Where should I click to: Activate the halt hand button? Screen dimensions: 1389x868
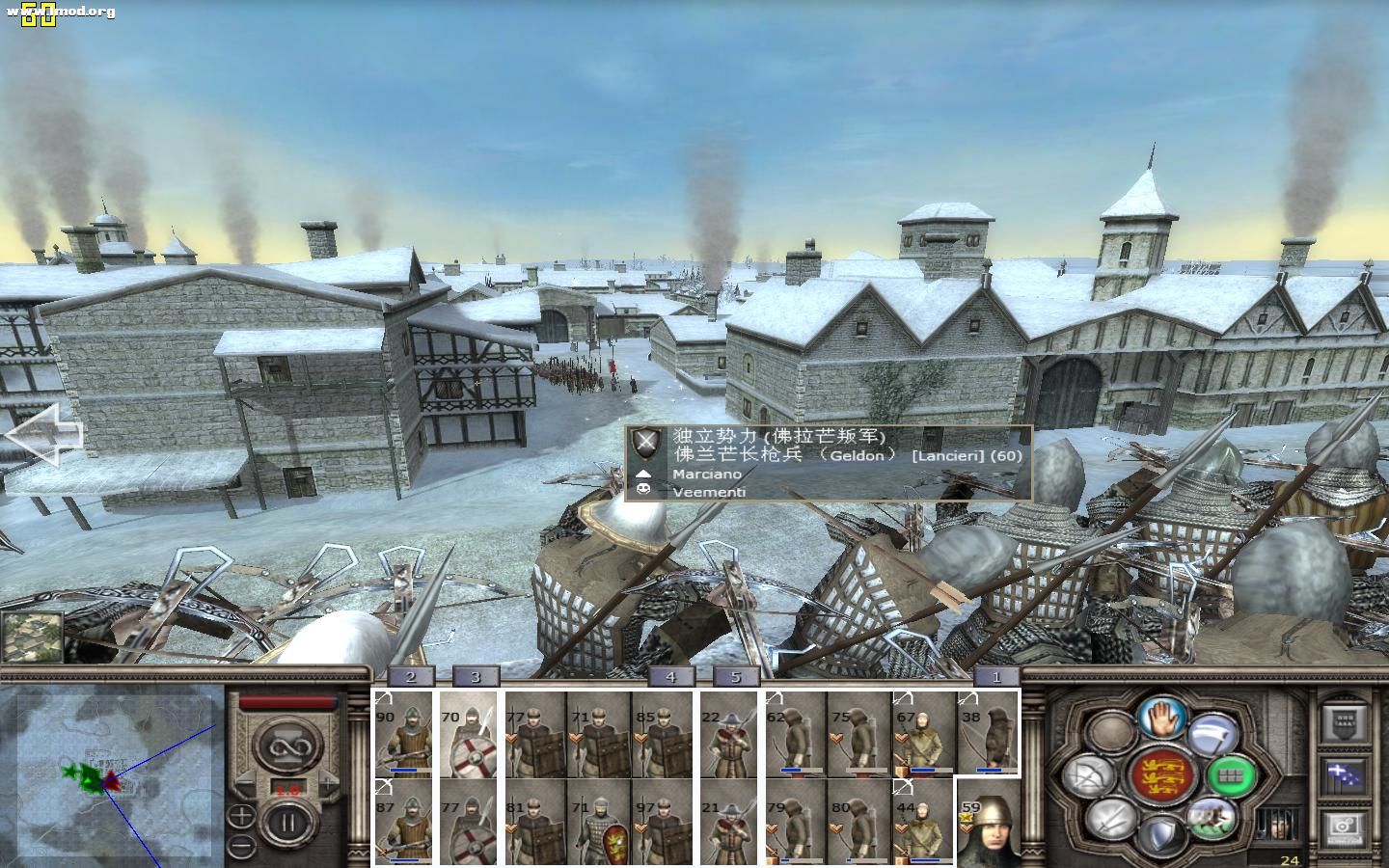click(x=1160, y=719)
